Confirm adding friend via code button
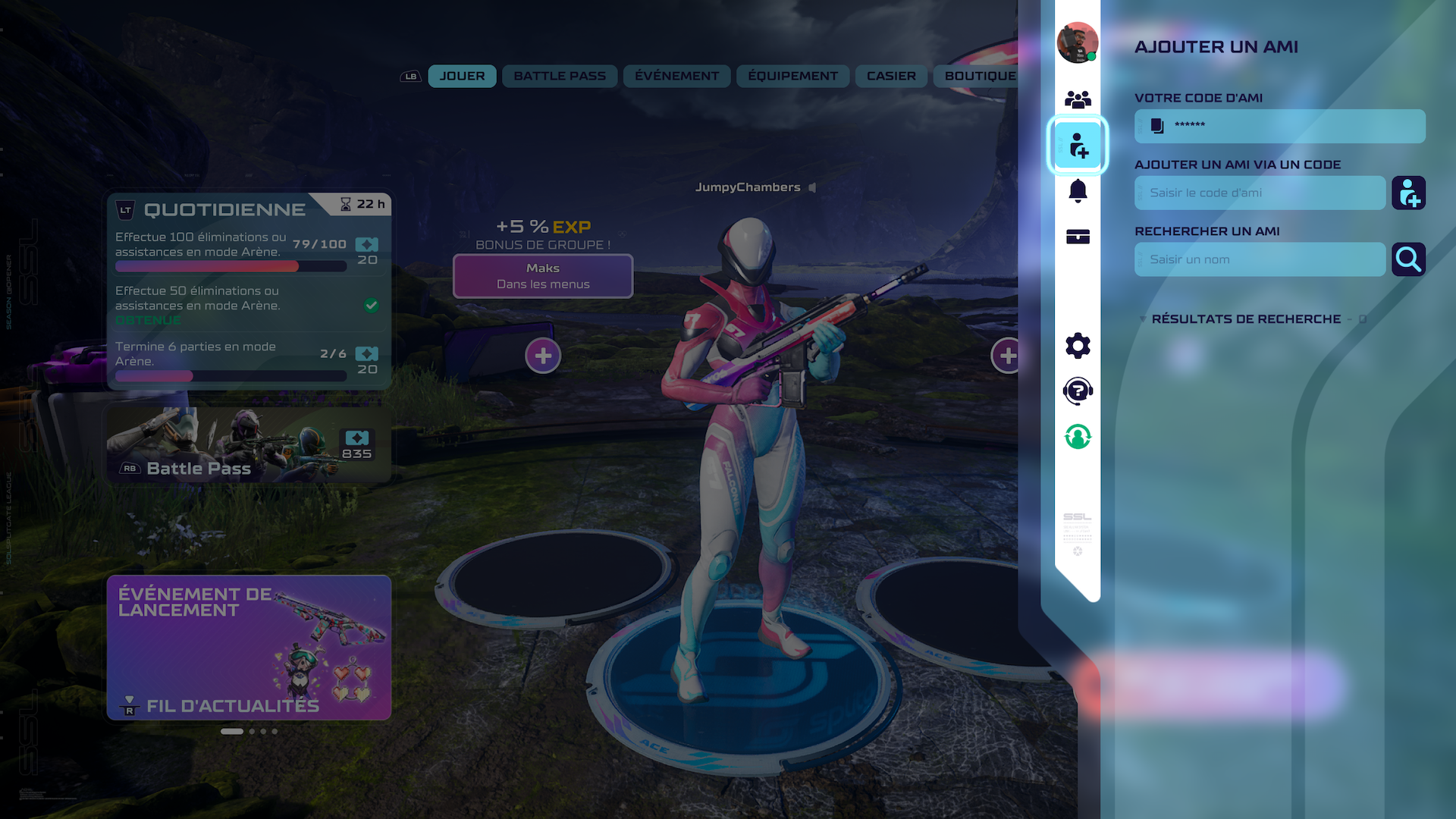This screenshot has width=1456, height=819. click(1408, 193)
